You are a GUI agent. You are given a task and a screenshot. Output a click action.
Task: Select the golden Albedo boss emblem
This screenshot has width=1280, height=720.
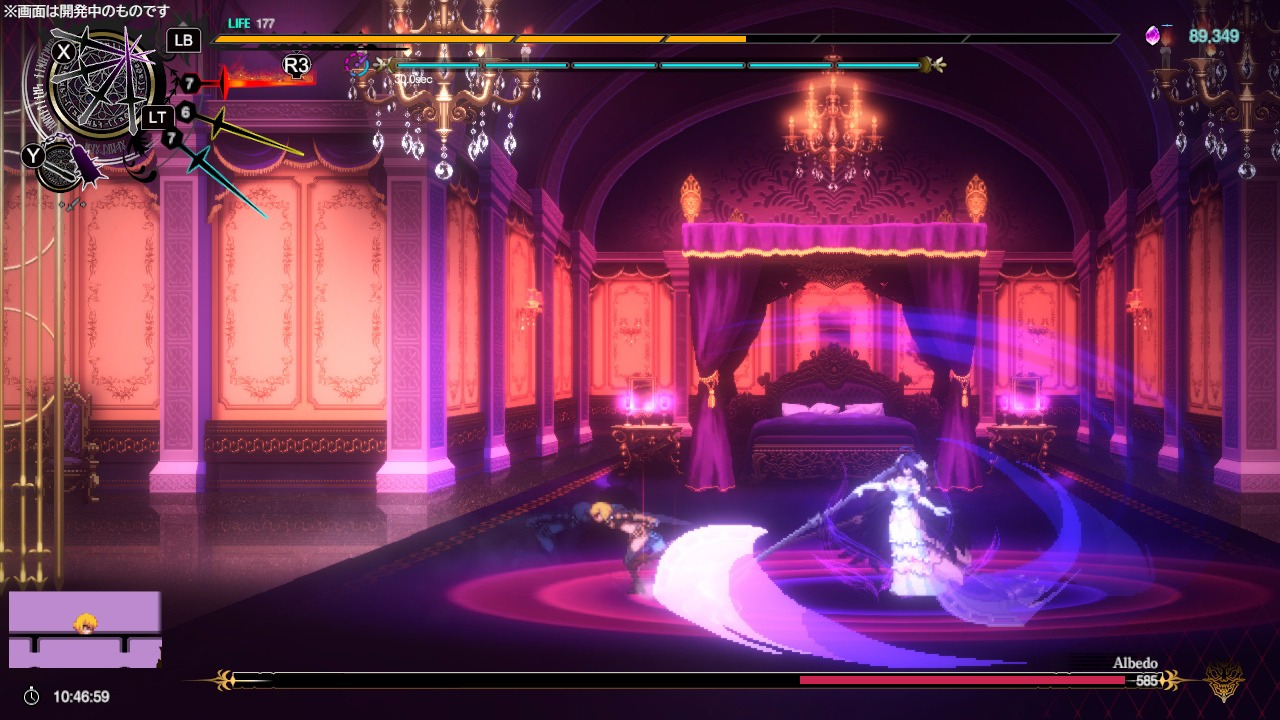click(1225, 682)
